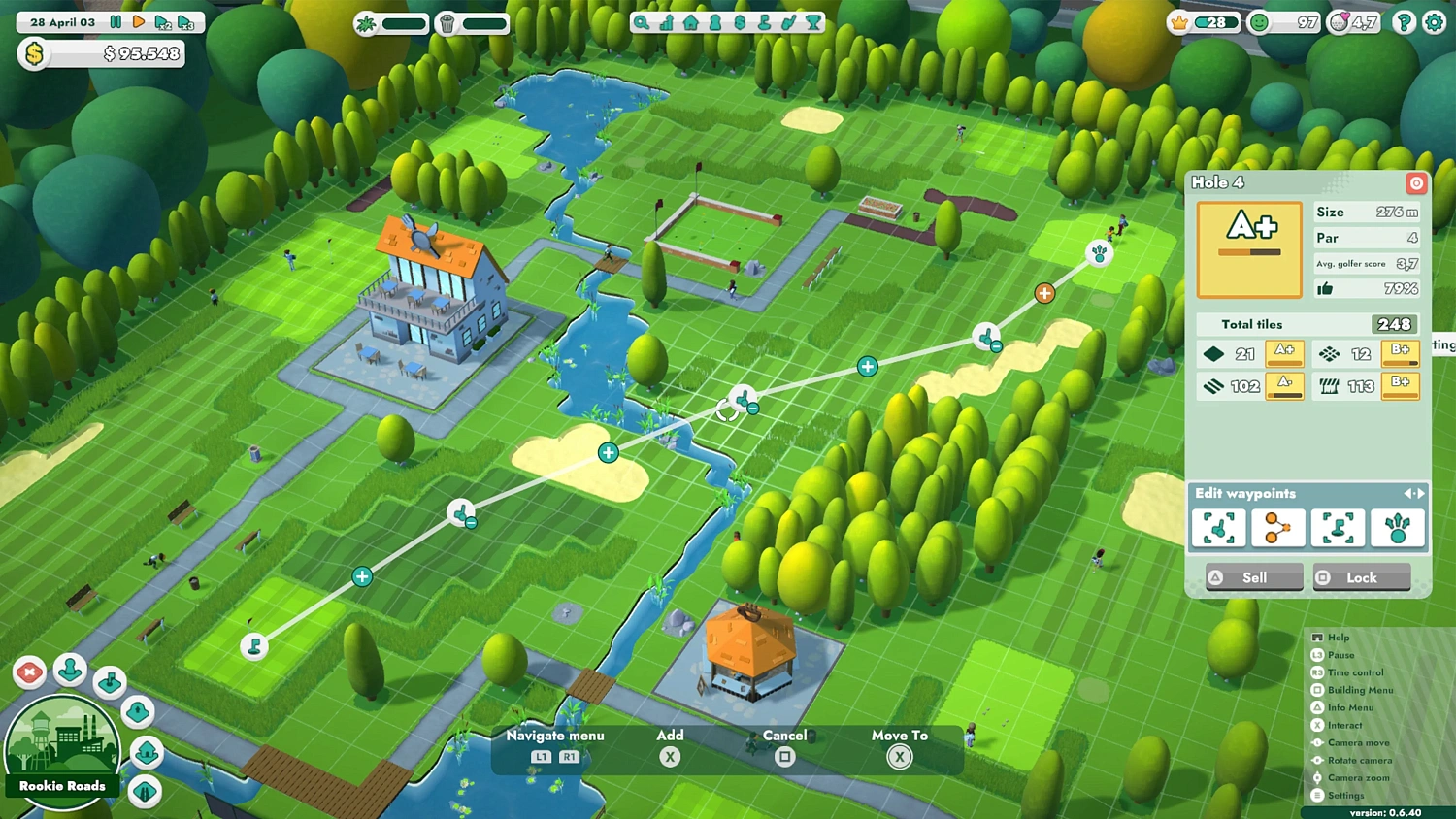The image size is (1456, 819).
Task: Open the settings gear in the top-right corner
Action: coord(1437,21)
